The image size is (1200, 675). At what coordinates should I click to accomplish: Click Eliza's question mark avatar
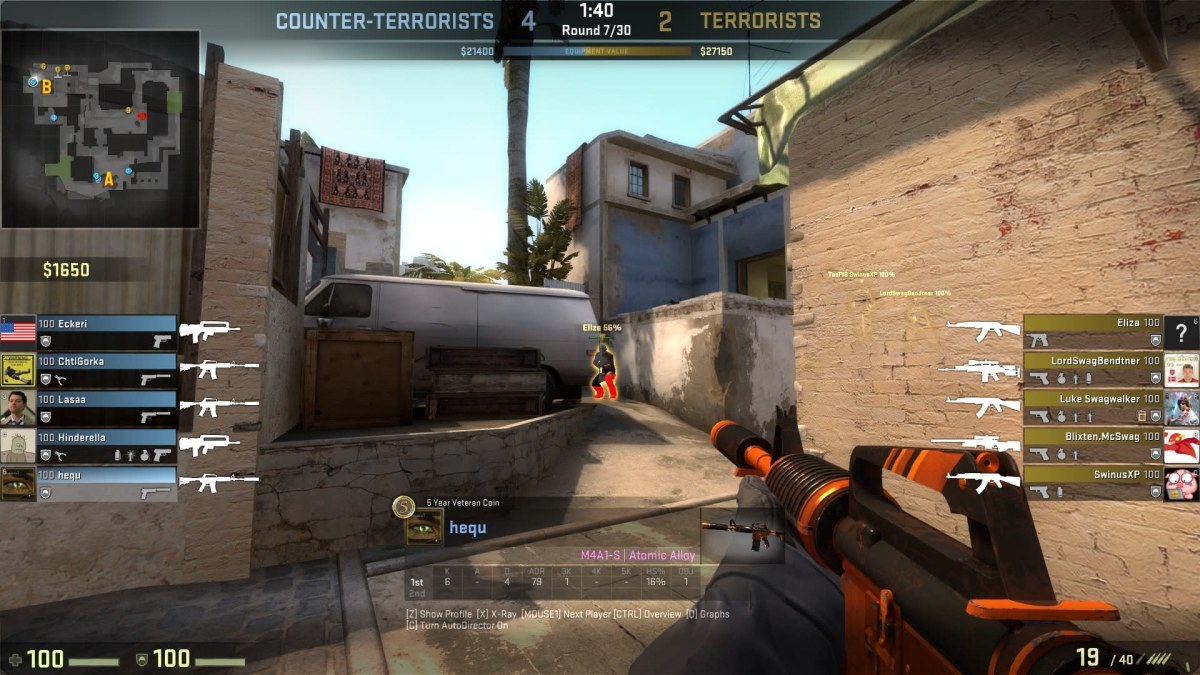(1182, 332)
